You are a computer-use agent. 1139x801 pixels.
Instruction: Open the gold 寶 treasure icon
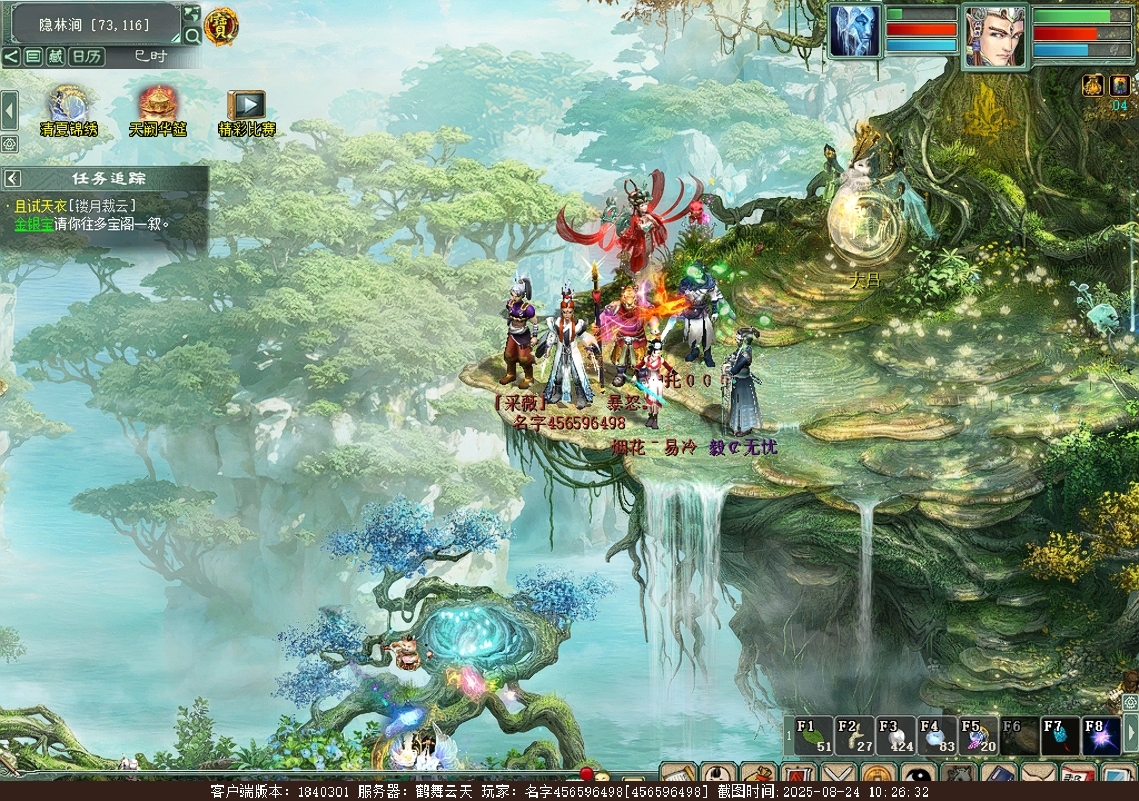coord(221,26)
